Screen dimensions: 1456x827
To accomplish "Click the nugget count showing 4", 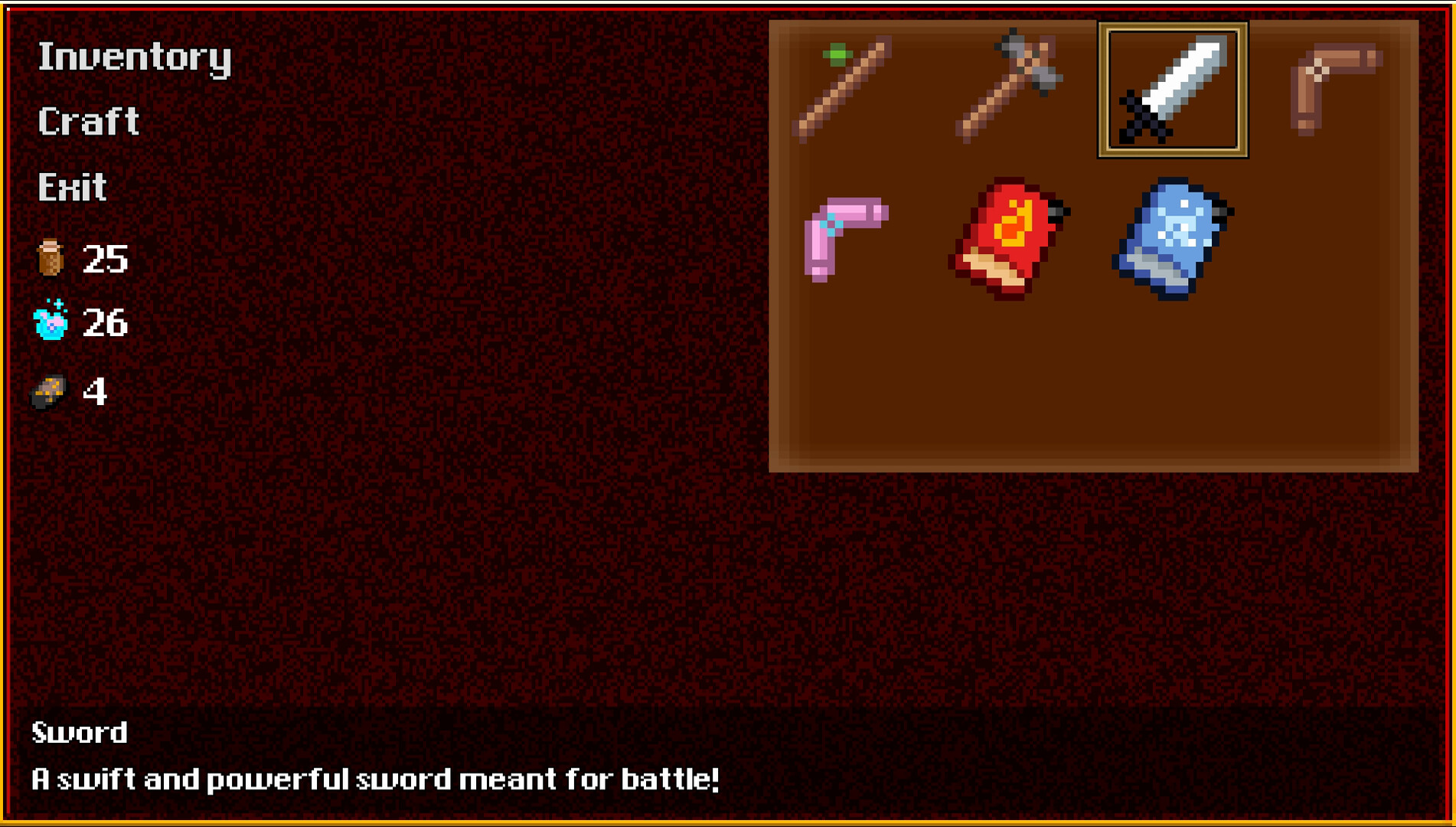I will pos(98,393).
